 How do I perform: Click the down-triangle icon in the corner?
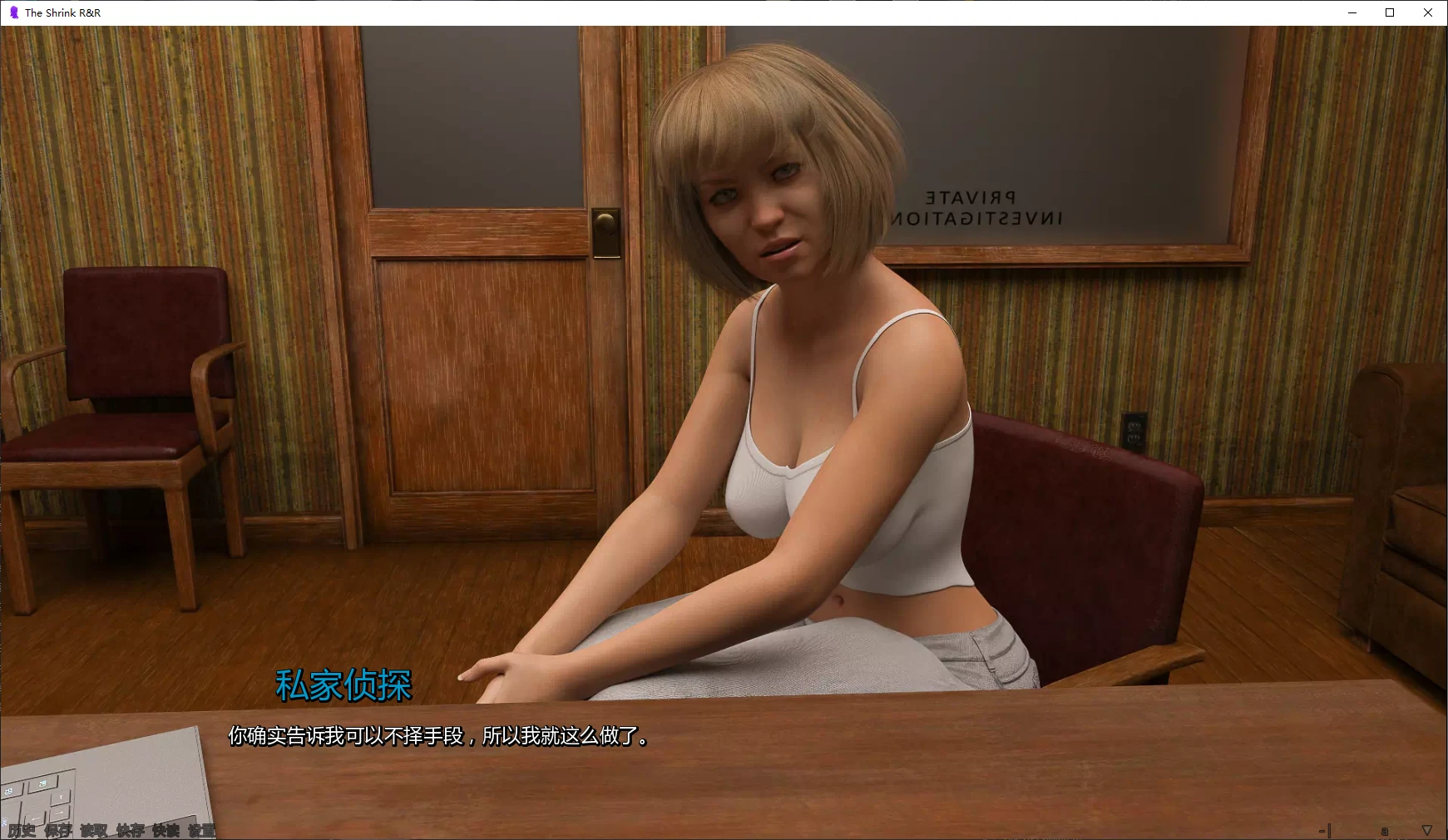pos(1427,830)
